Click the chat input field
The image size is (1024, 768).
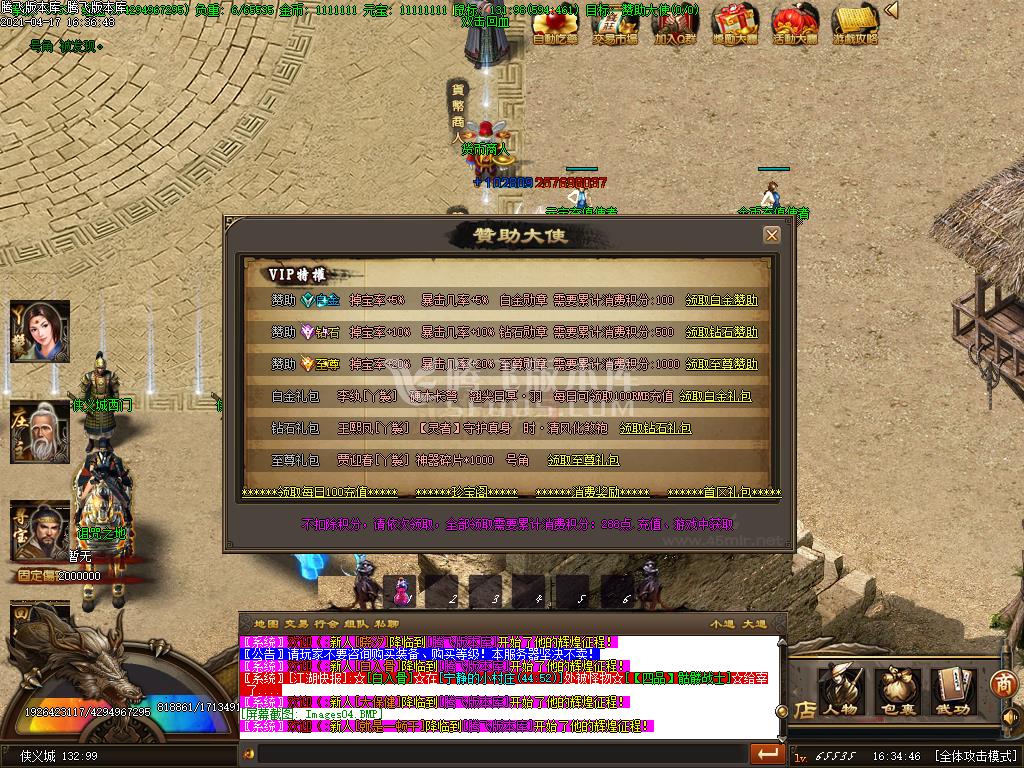tap(500, 753)
